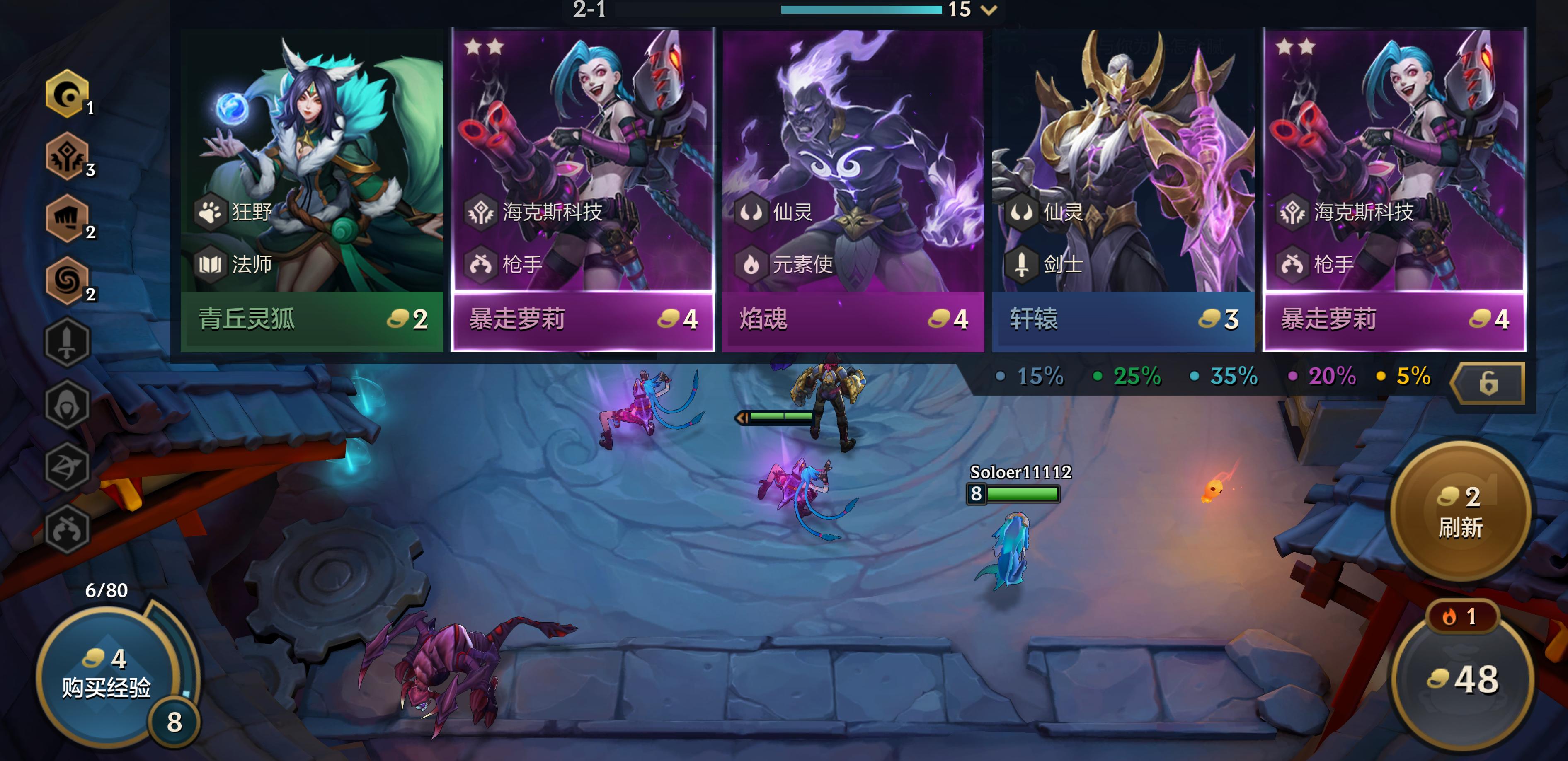This screenshot has height=761, width=1568.
Task: View the crossed pistols trait icon
Action: click(67, 529)
